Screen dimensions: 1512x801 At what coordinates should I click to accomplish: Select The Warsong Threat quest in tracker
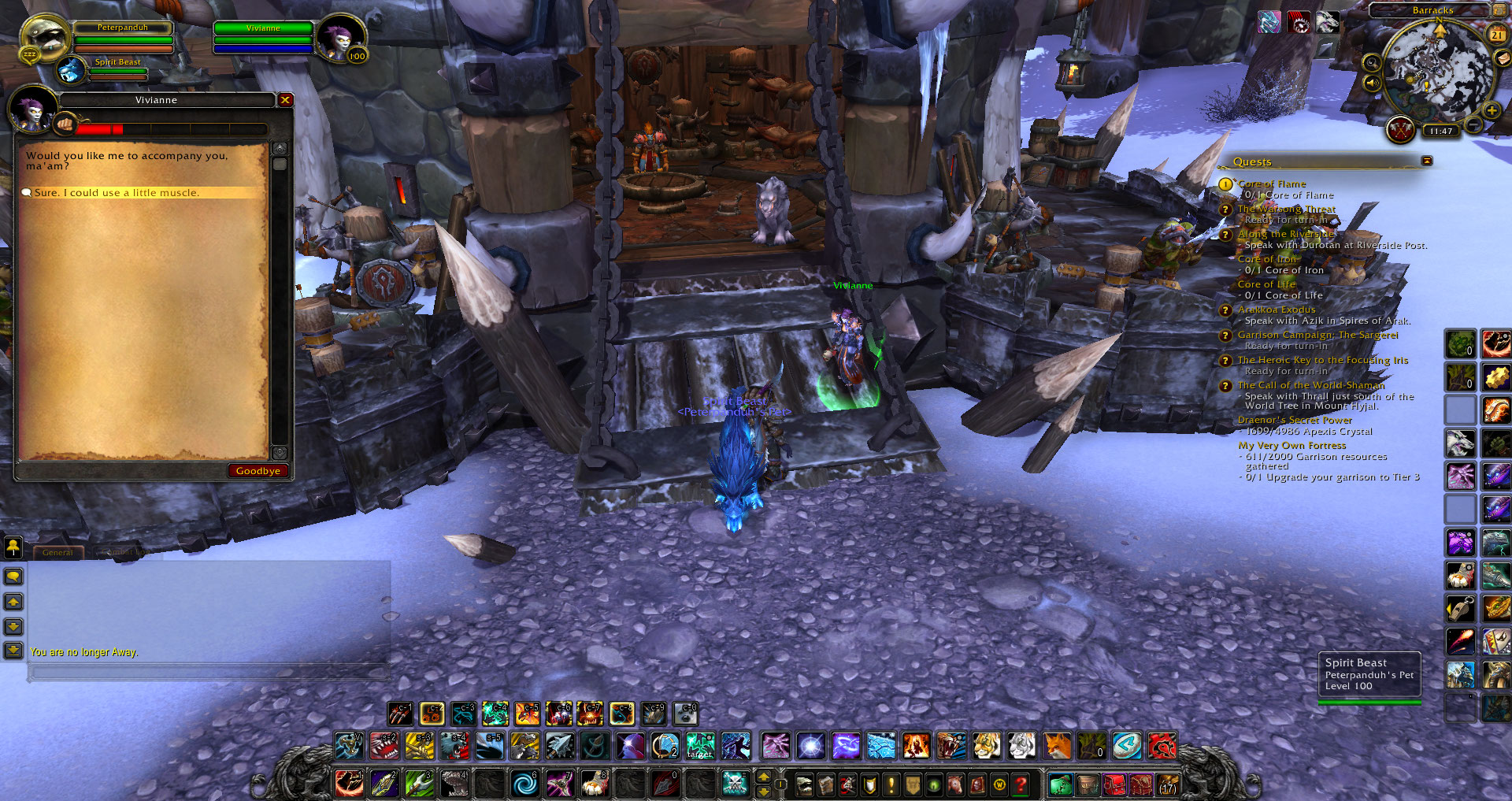[x=1286, y=209]
